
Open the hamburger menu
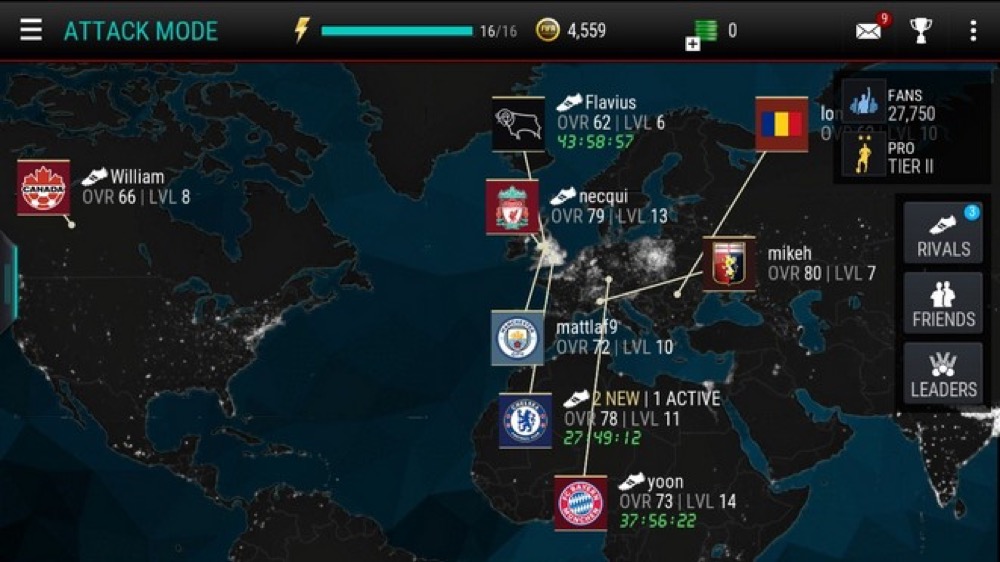point(31,30)
